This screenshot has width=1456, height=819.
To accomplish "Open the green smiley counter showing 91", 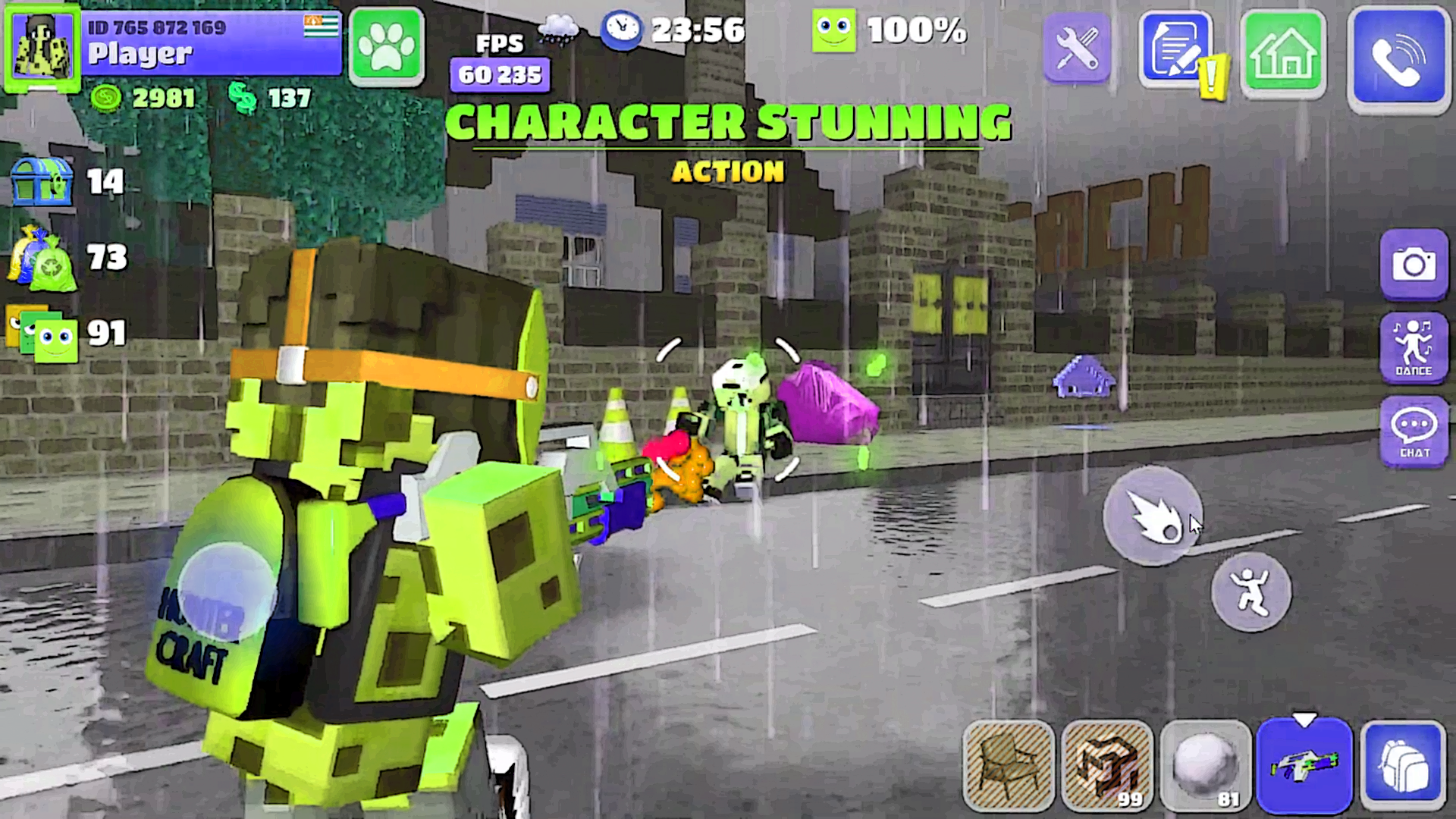I will pos(42,332).
